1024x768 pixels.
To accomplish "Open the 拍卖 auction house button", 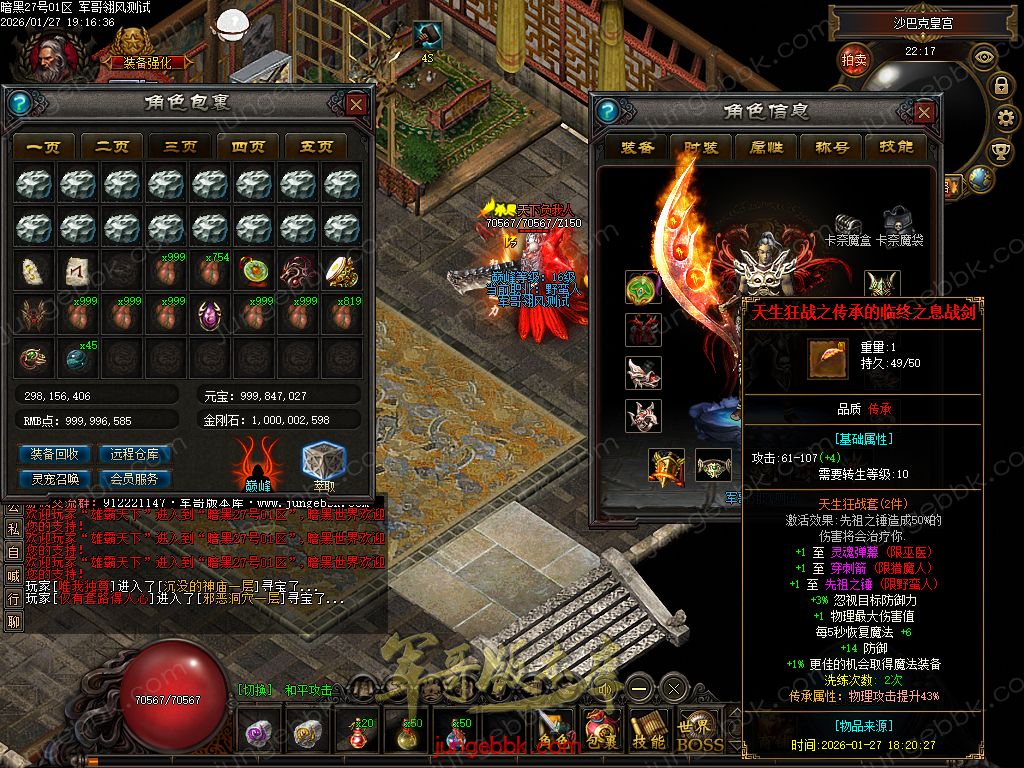I will tap(854, 59).
